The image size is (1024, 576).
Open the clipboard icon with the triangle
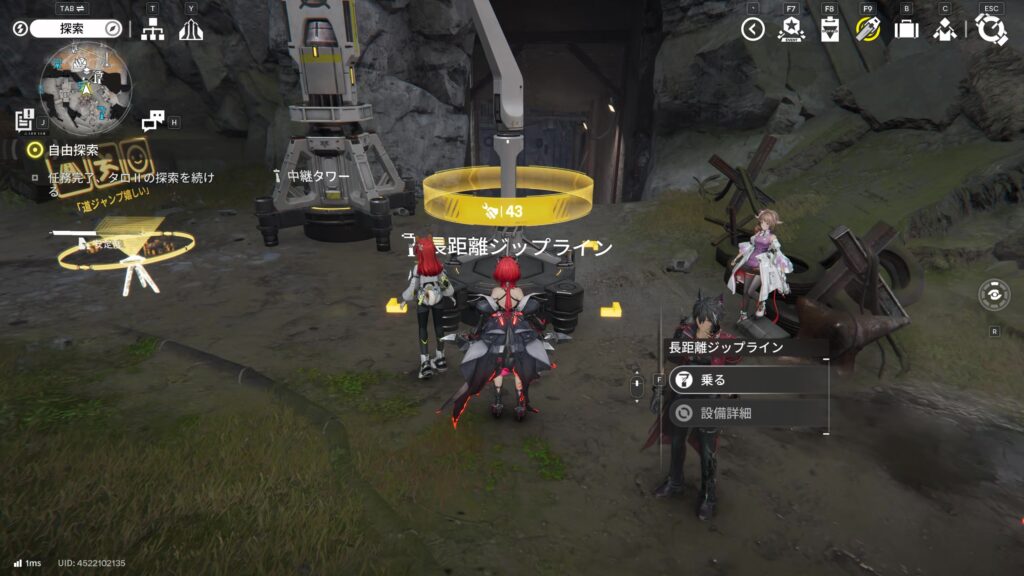click(830, 29)
